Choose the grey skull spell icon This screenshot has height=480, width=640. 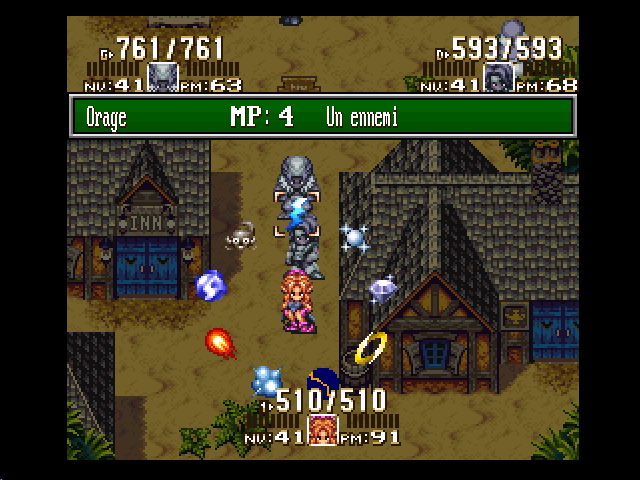tap(240, 237)
